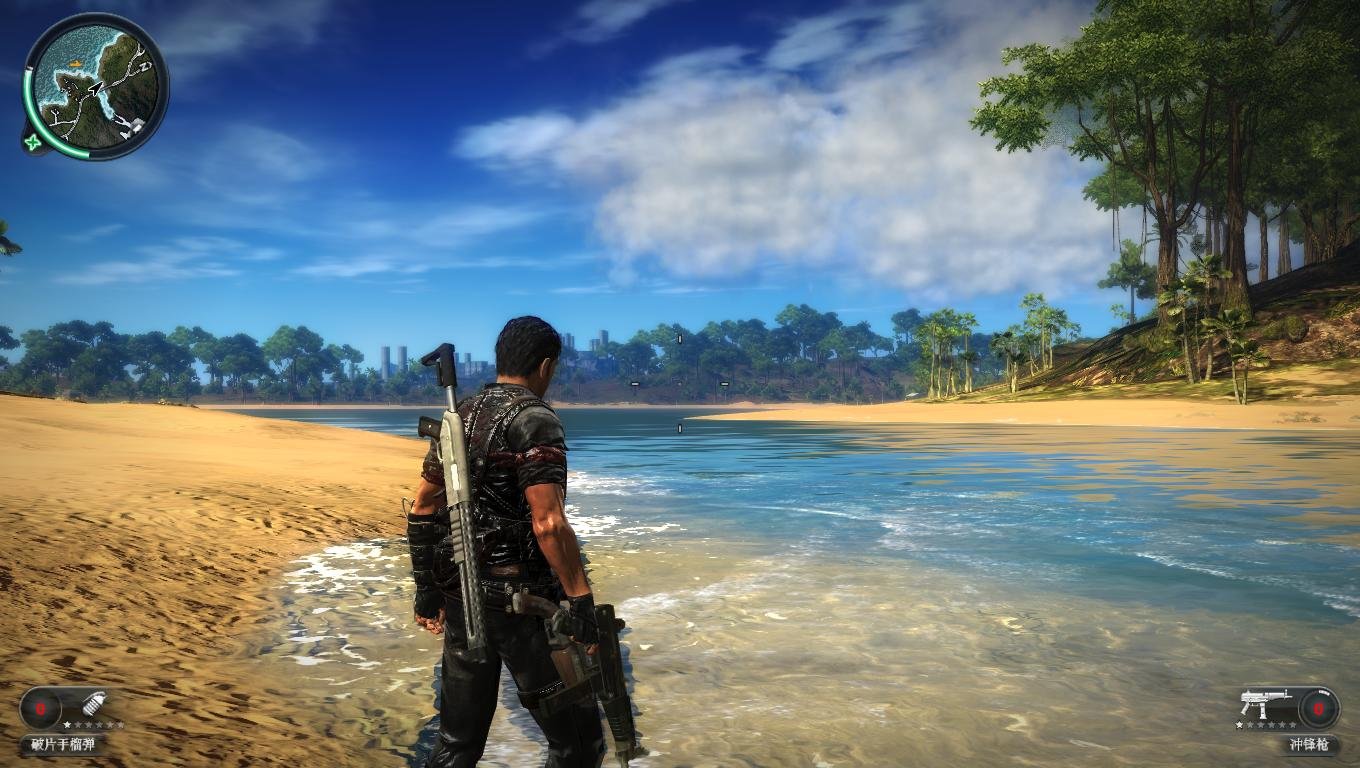Image resolution: width=1360 pixels, height=768 pixels.
Task: Click the 破片手榴弹 grenade name label
Action: pos(63,744)
